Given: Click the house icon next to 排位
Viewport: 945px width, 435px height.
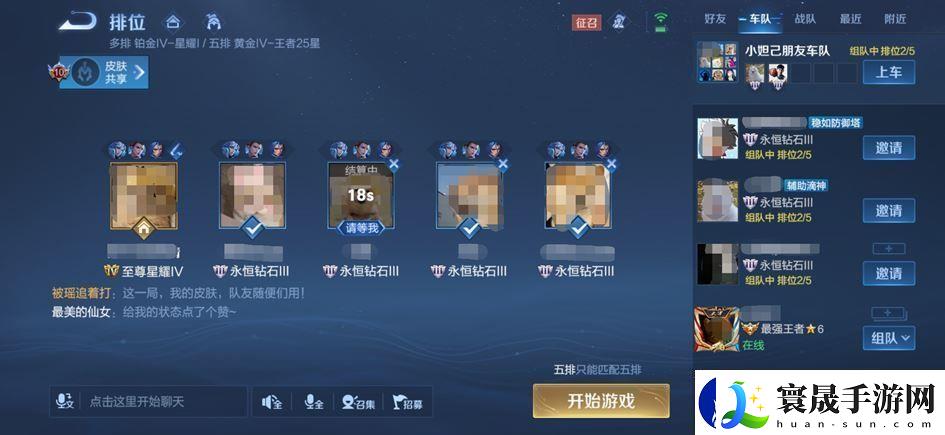Looking at the screenshot, I should tap(174, 21).
